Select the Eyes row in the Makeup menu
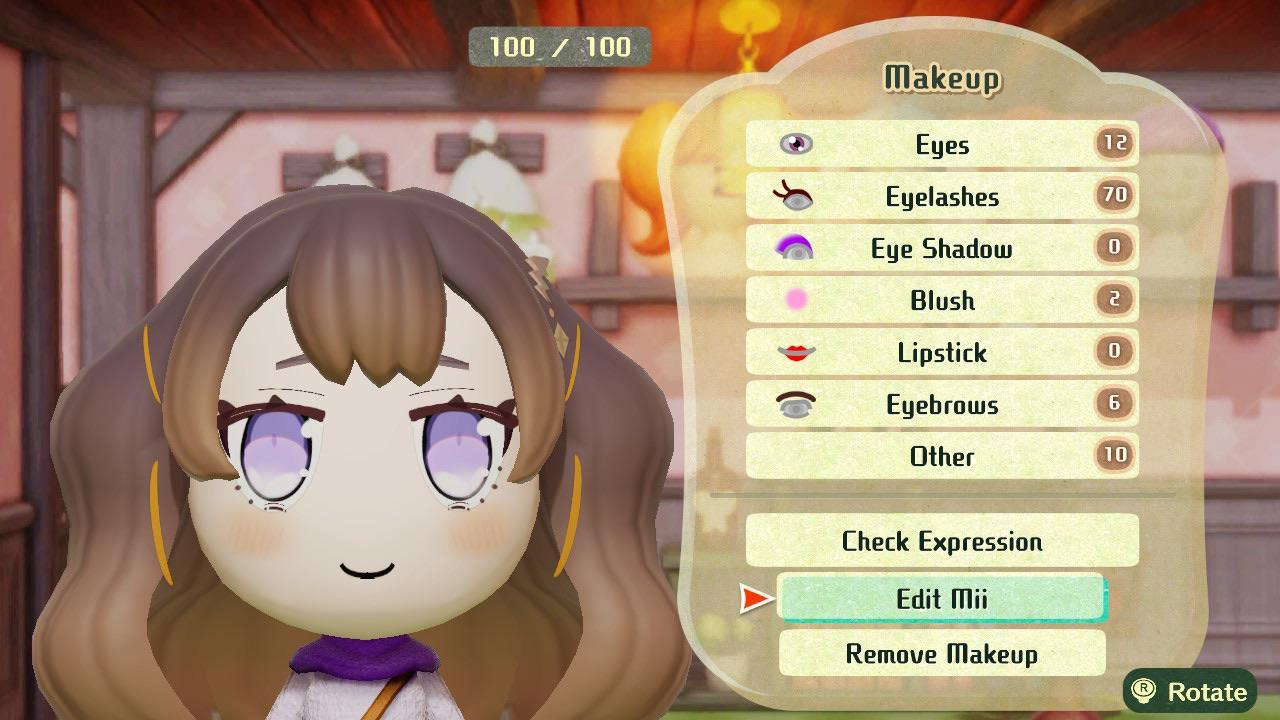Image resolution: width=1280 pixels, height=720 pixels. click(940, 144)
